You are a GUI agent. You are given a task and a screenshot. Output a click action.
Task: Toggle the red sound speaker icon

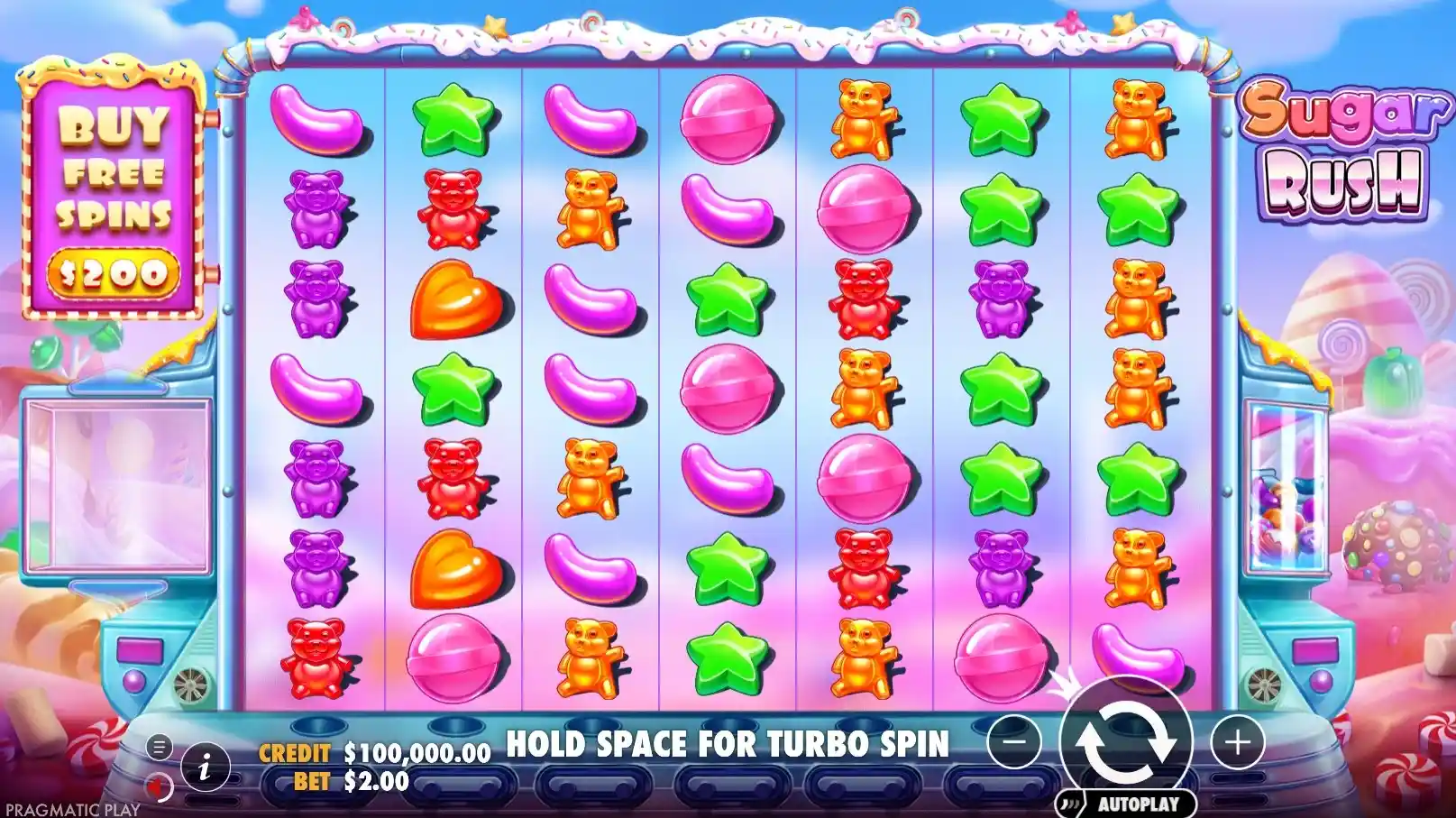[160, 787]
